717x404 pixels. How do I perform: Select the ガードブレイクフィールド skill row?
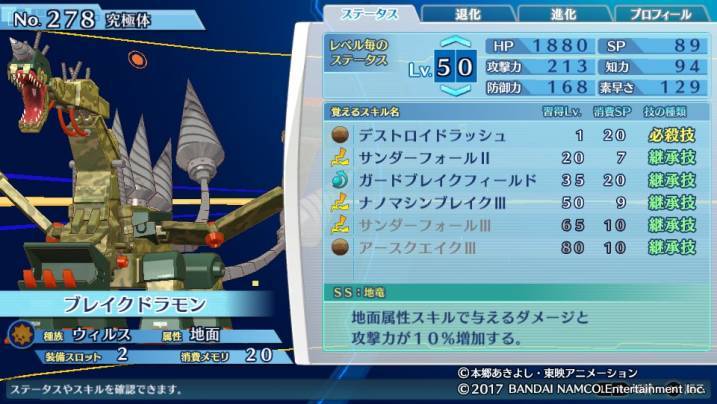point(514,180)
